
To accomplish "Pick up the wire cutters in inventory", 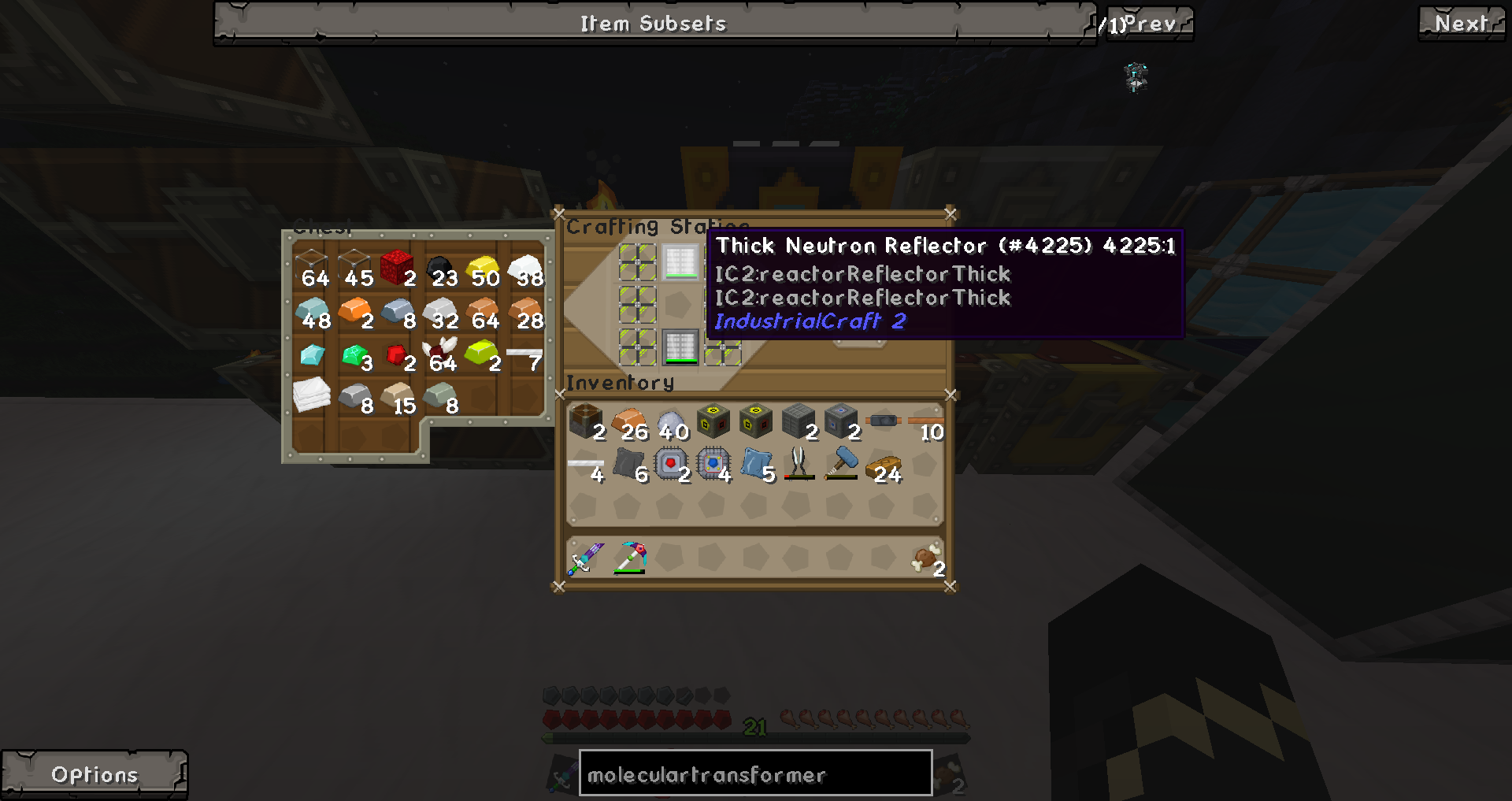I will (799, 463).
